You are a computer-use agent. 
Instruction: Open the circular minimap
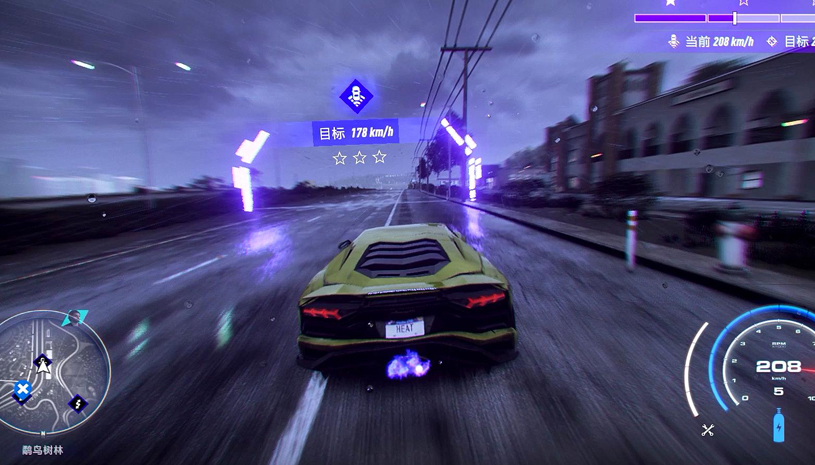[x=51, y=371]
